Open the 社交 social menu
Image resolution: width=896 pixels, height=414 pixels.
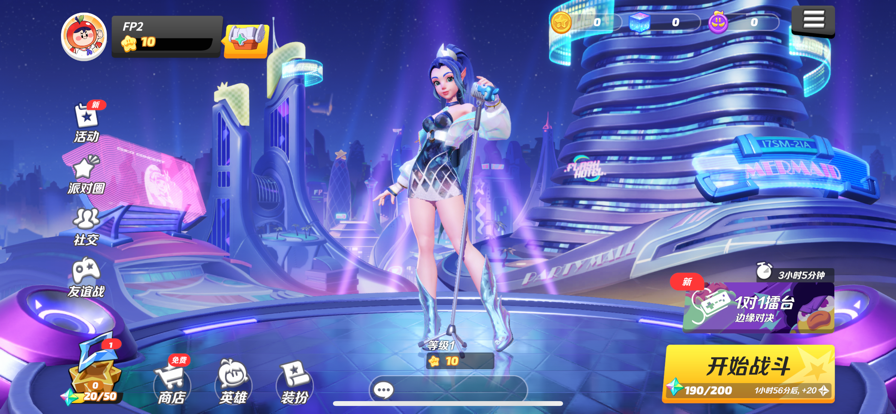(86, 226)
